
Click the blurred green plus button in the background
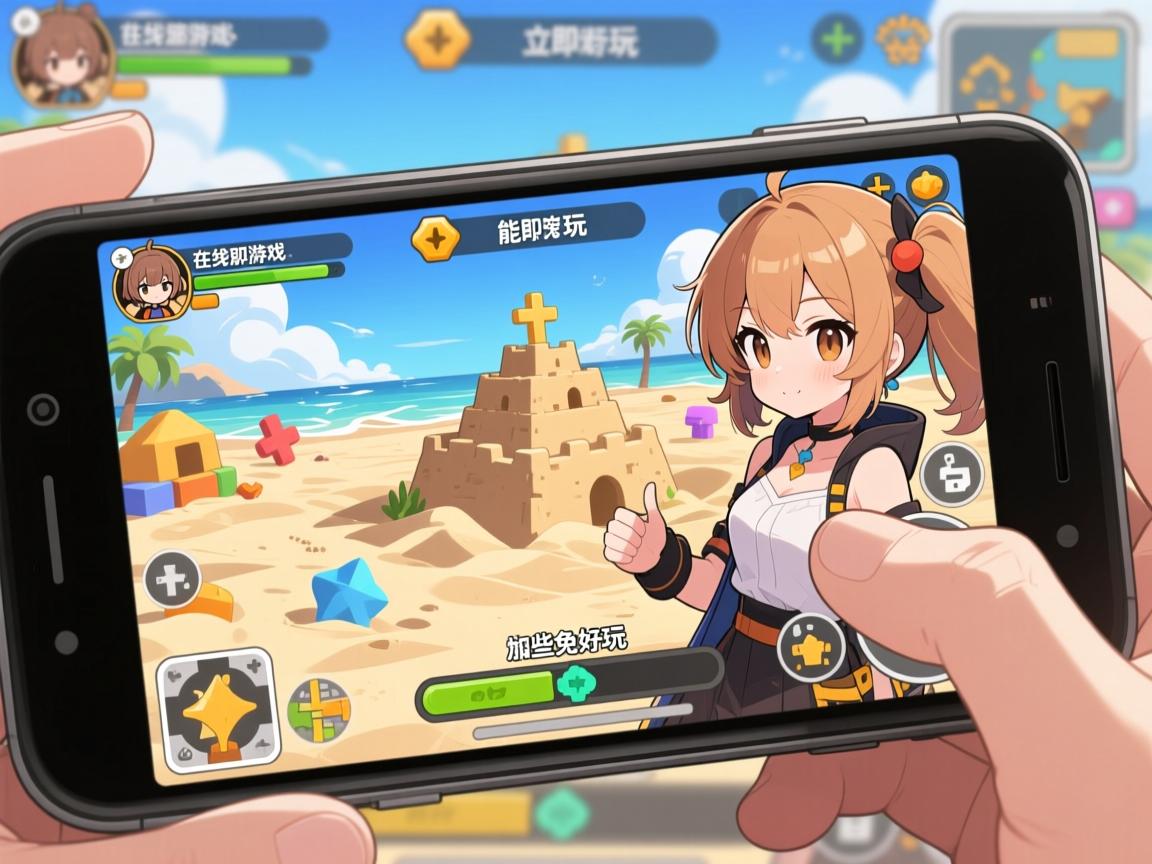837,39
